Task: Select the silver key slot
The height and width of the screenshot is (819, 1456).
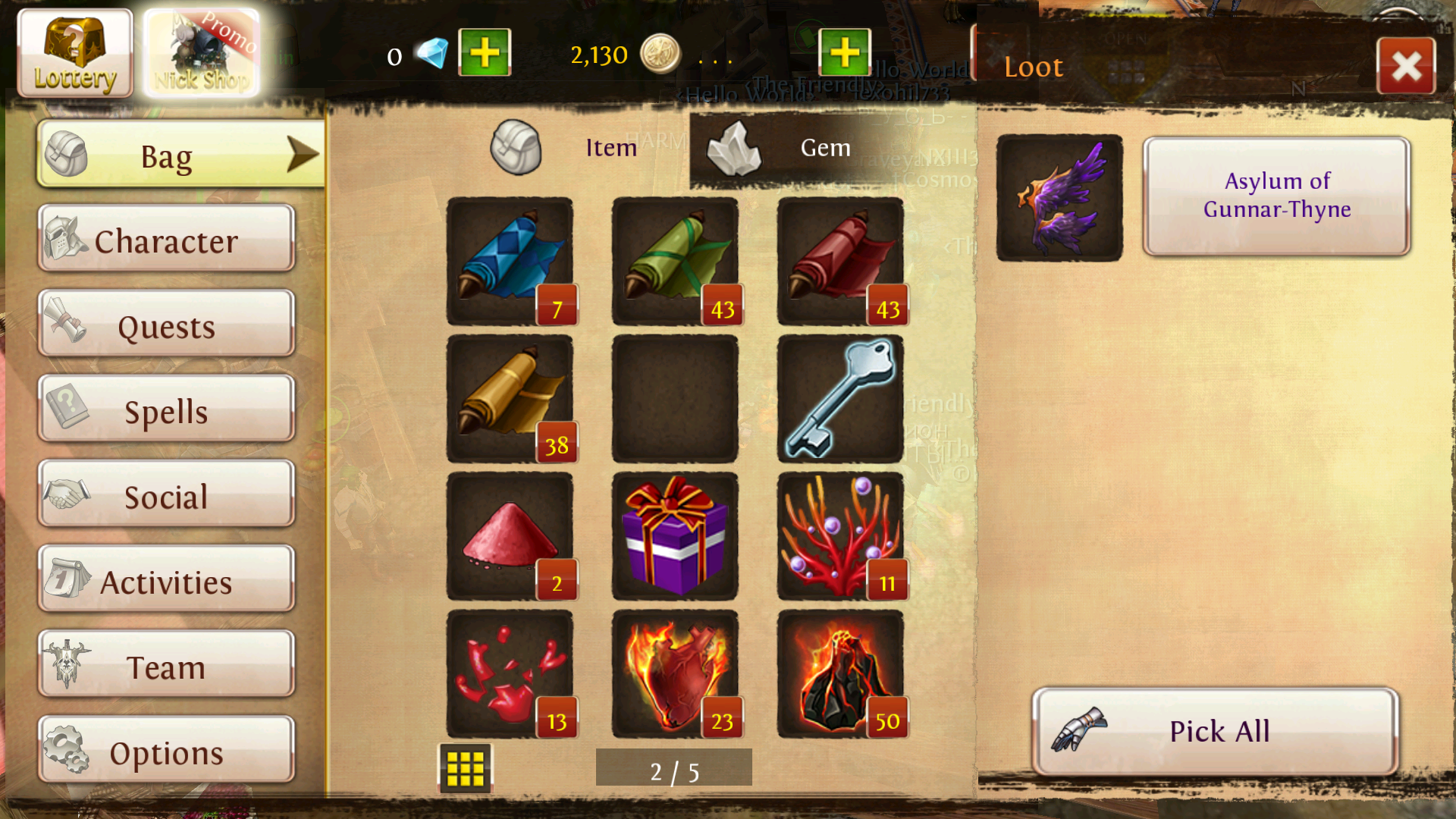Action: [x=840, y=399]
